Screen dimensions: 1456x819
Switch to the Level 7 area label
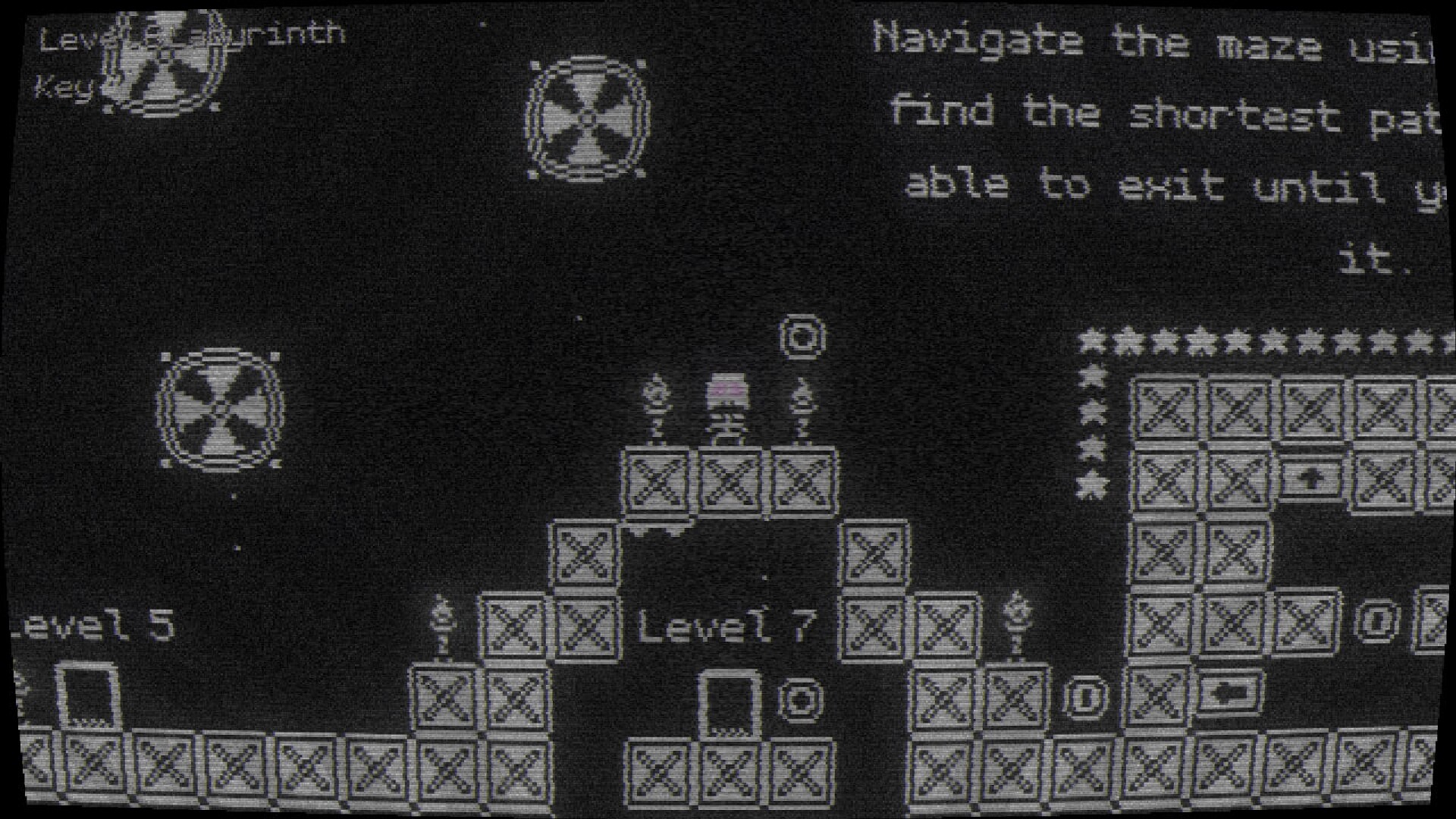[x=728, y=626]
